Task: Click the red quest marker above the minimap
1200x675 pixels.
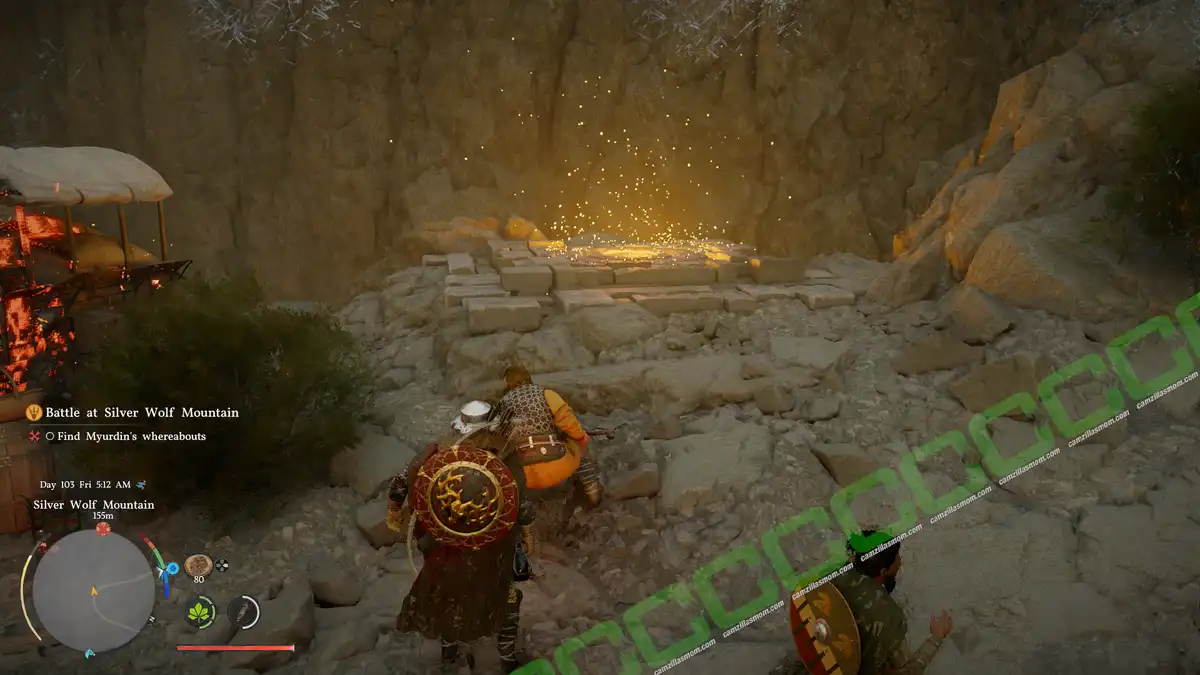Action: point(102,529)
